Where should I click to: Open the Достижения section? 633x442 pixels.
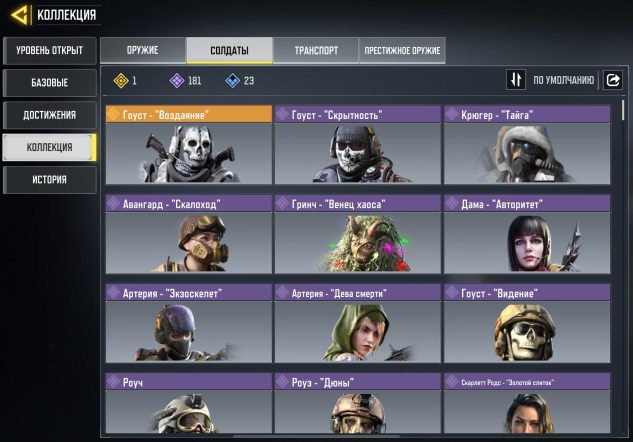[49, 115]
